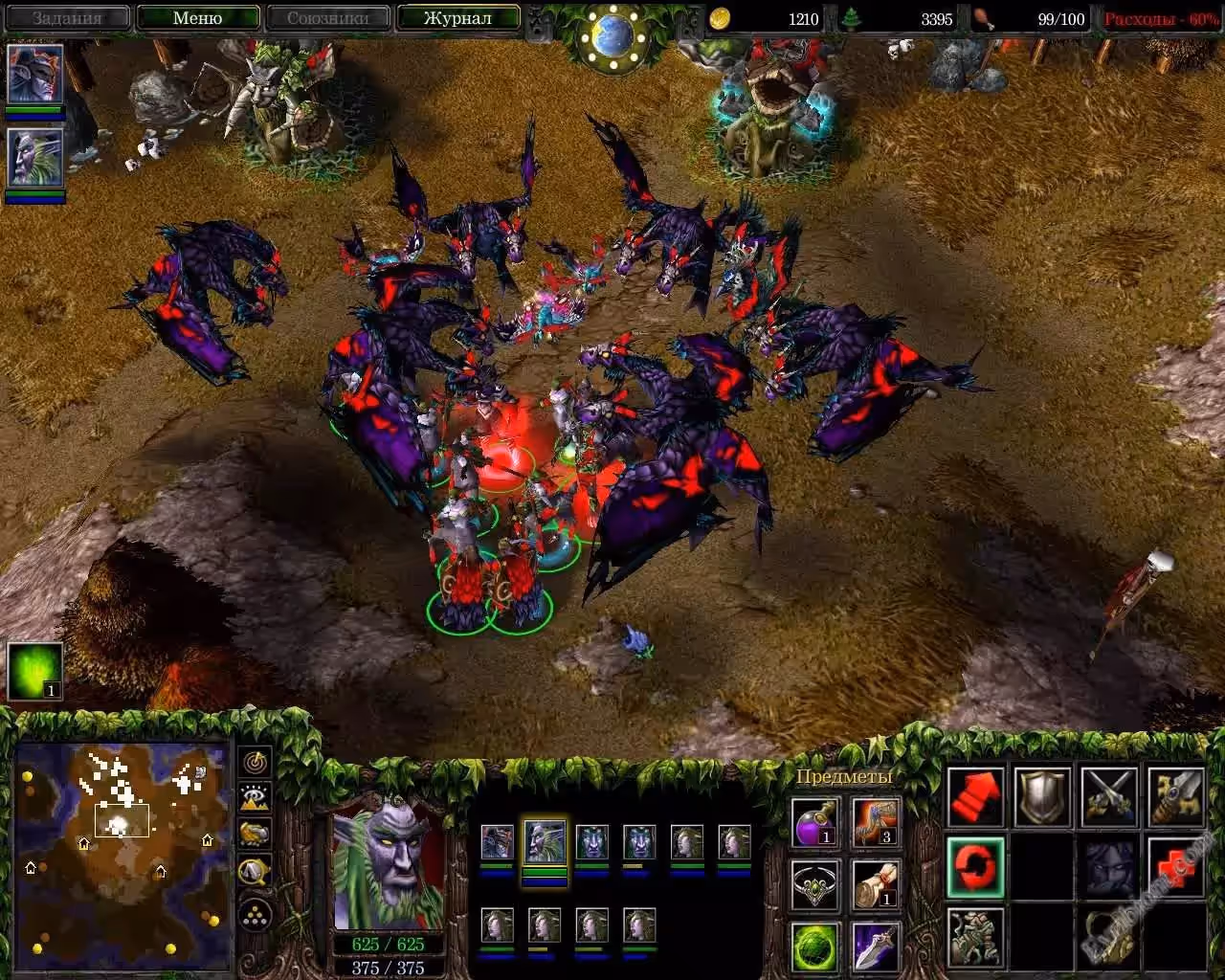Open the Задания quests button
This screenshot has height=980, width=1225.
[x=67, y=18]
